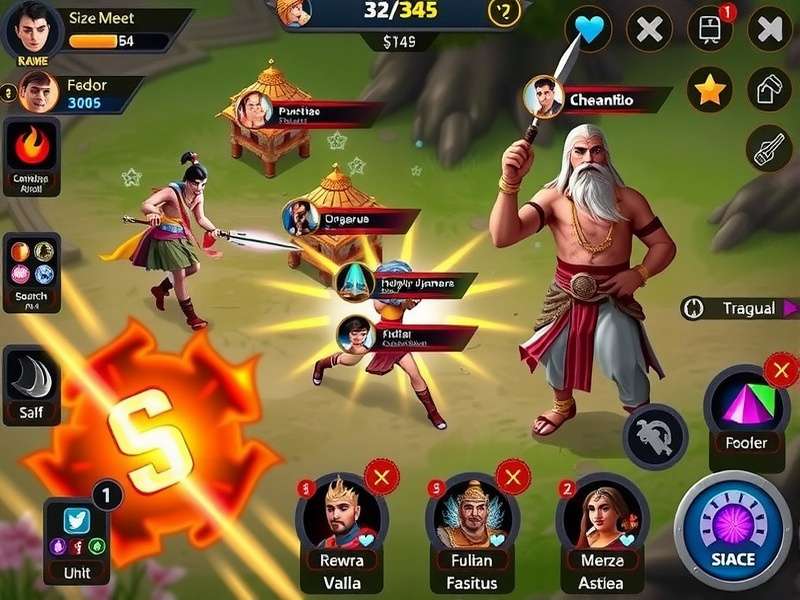This screenshot has width=800, height=600.
Task: Select the Fulian Fasitus hero portrait
Action: (x=472, y=520)
